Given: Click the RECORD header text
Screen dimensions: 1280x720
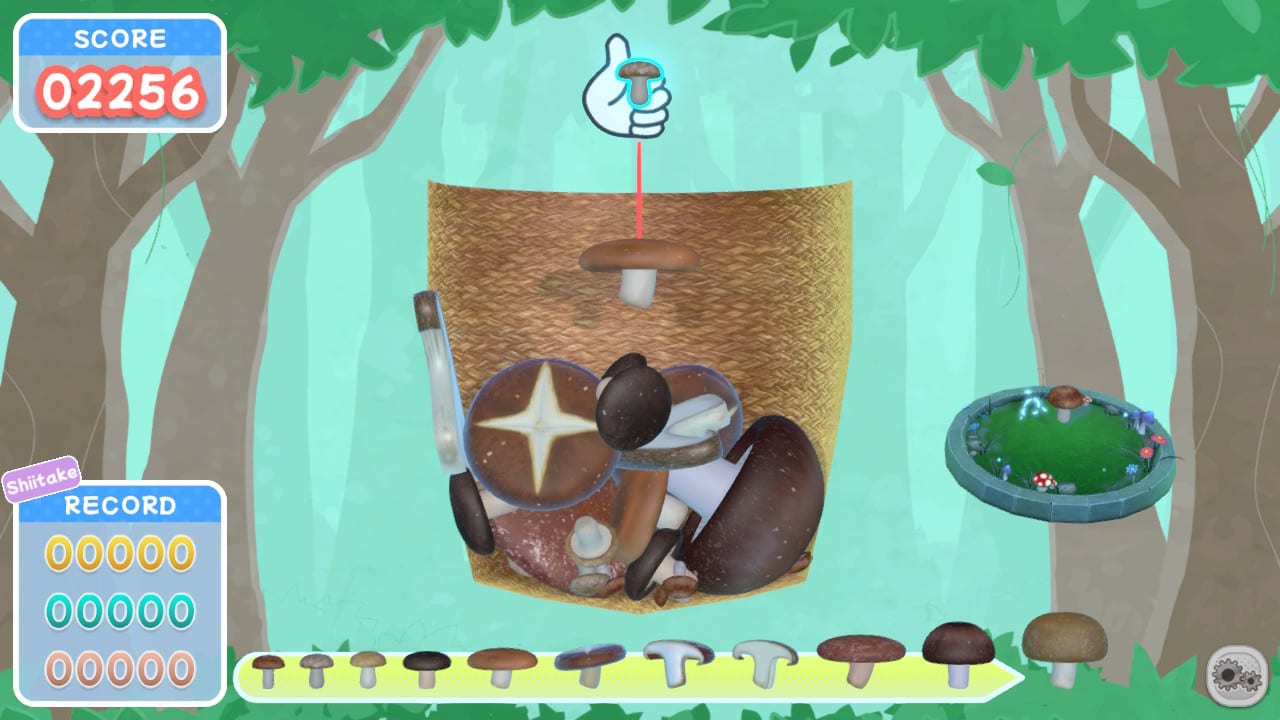Looking at the screenshot, I should [119, 505].
